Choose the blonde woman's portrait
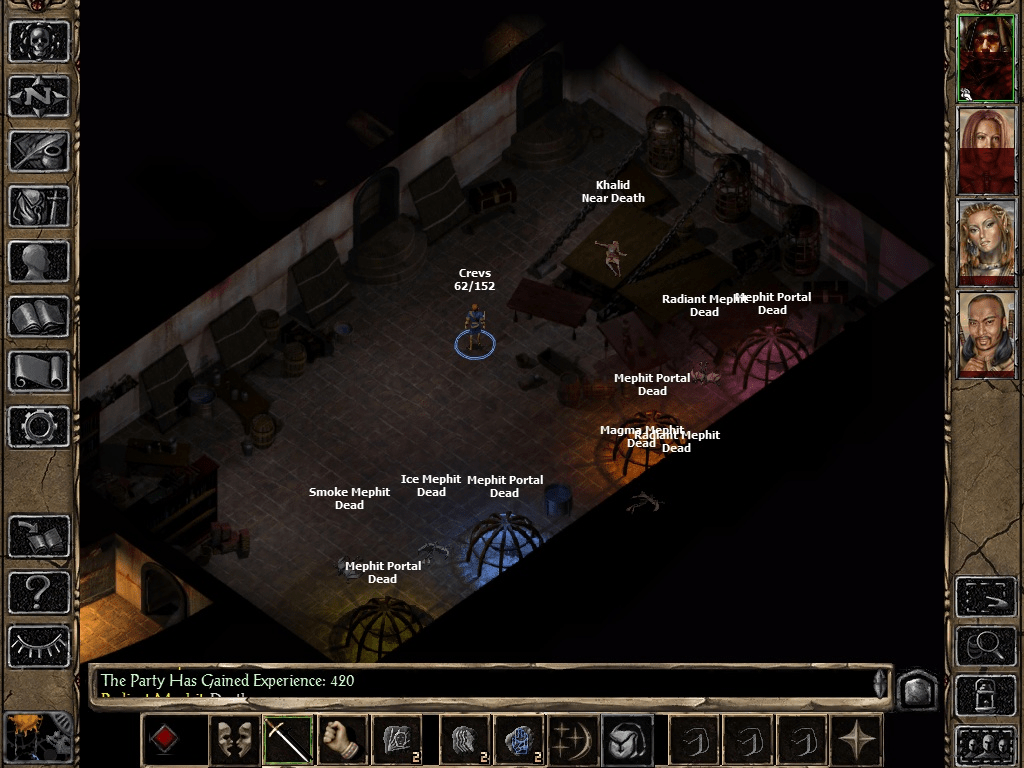This screenshot has height=768, width=1024. tap(986, 242)
